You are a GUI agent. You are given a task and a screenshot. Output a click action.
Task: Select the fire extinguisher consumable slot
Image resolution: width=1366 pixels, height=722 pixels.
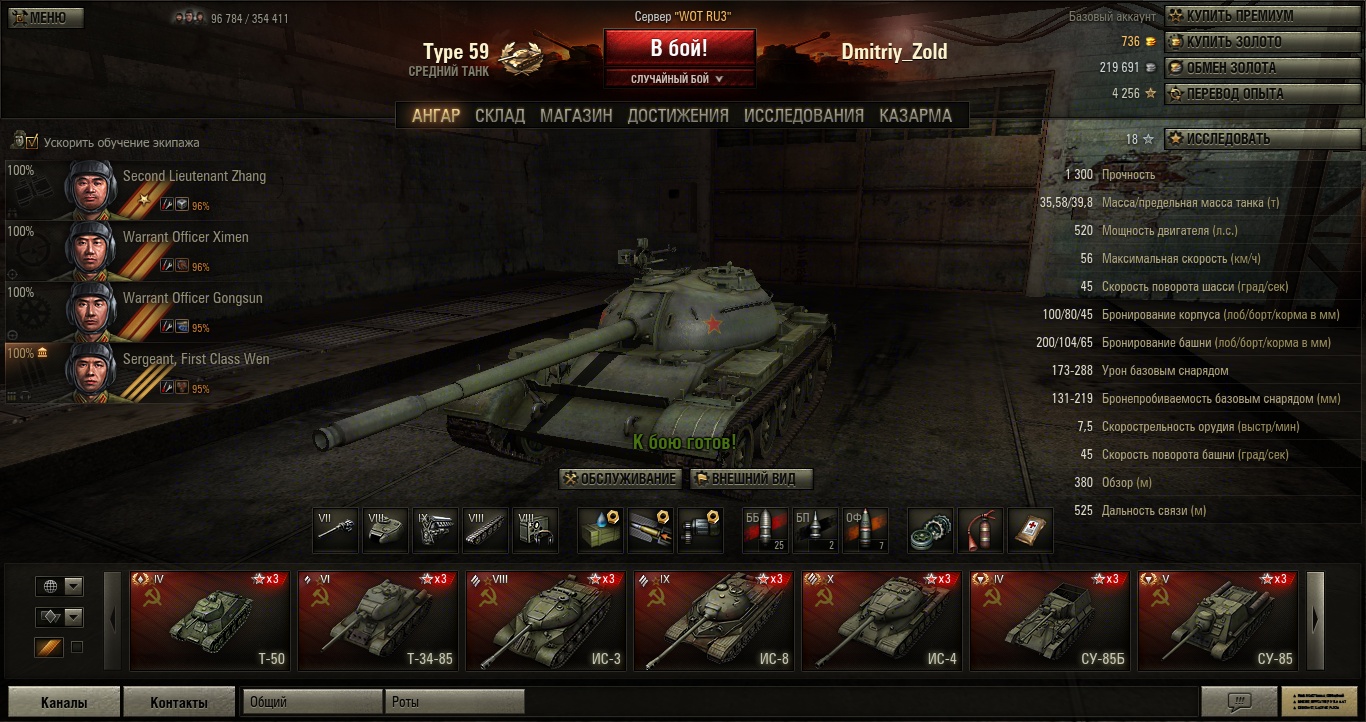980,530
